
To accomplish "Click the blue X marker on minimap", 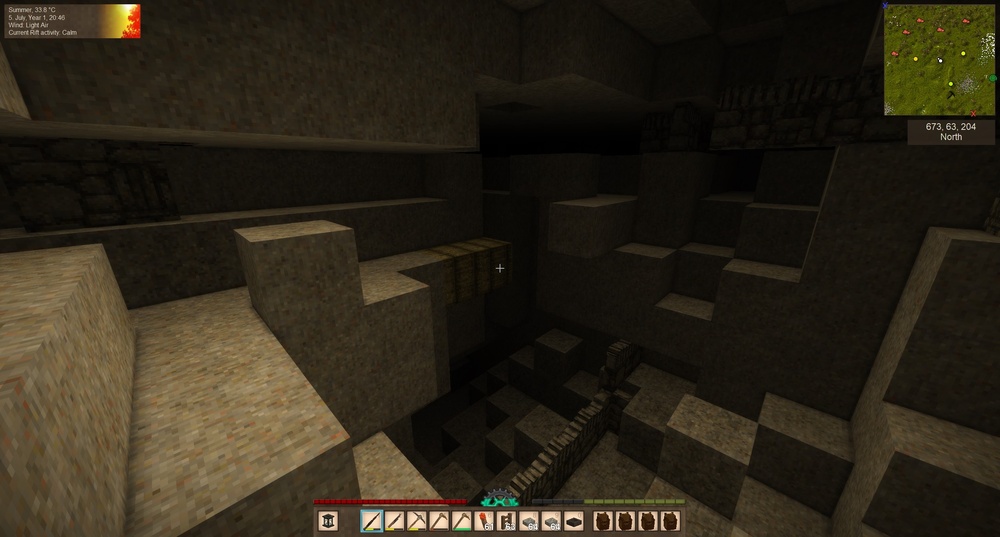I will (885, 6).
